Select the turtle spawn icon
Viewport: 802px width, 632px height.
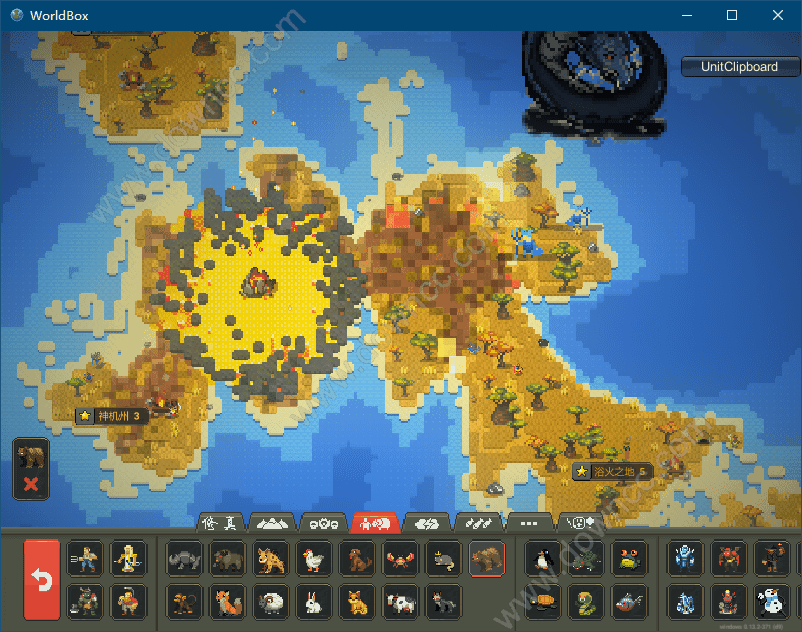tap(543, 601)
